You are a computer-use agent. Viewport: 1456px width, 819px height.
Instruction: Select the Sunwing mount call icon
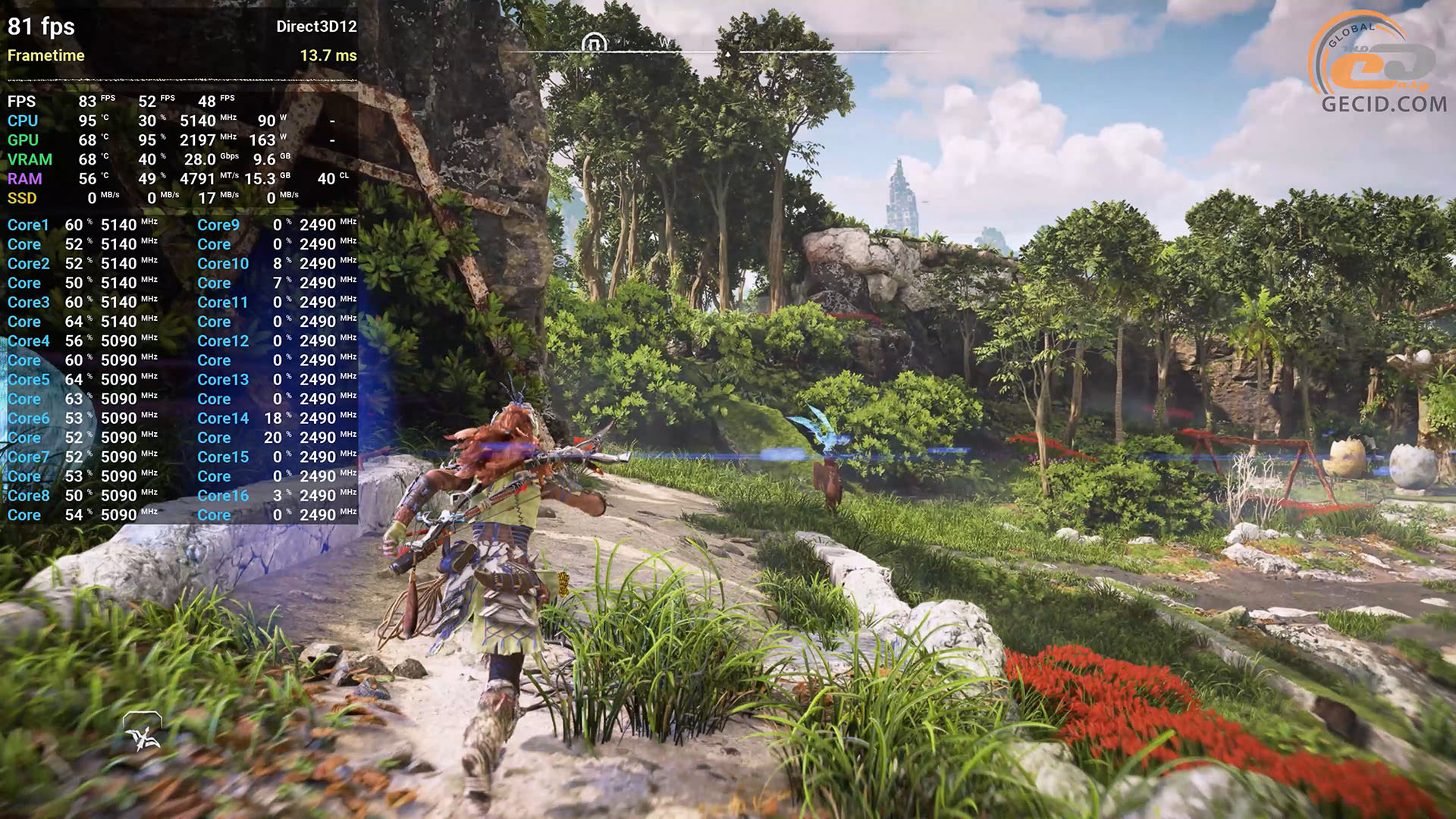[x=143, y=732]
